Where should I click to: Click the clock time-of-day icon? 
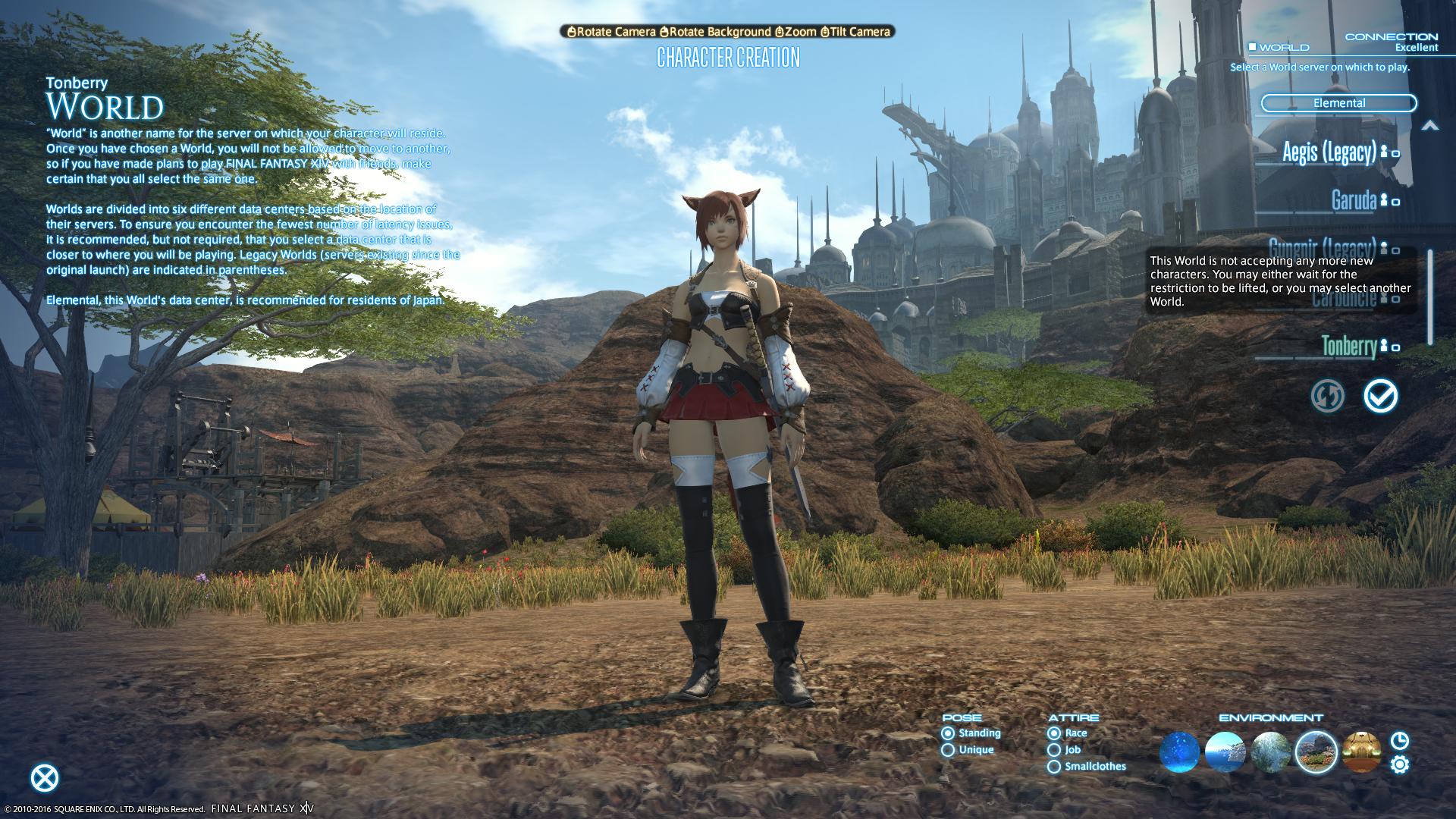[1400, 740]
